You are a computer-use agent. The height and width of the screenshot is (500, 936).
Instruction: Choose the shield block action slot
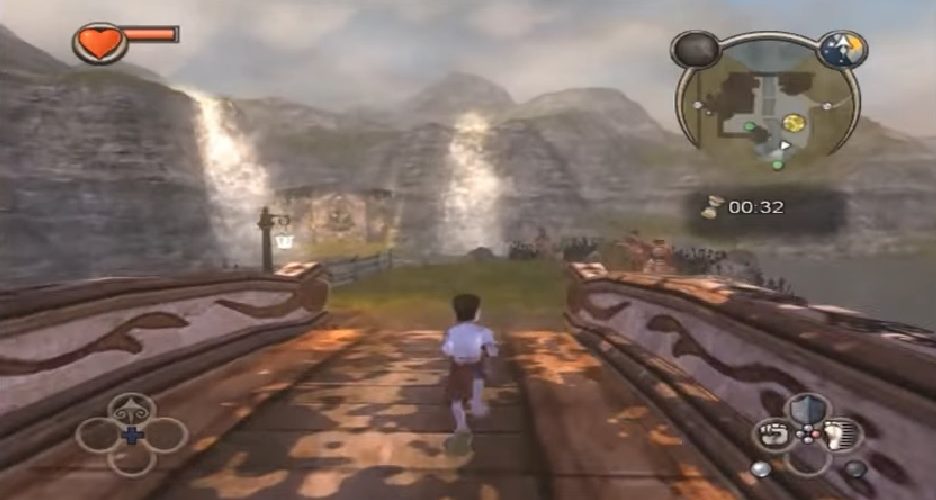(x=806, y=408)
